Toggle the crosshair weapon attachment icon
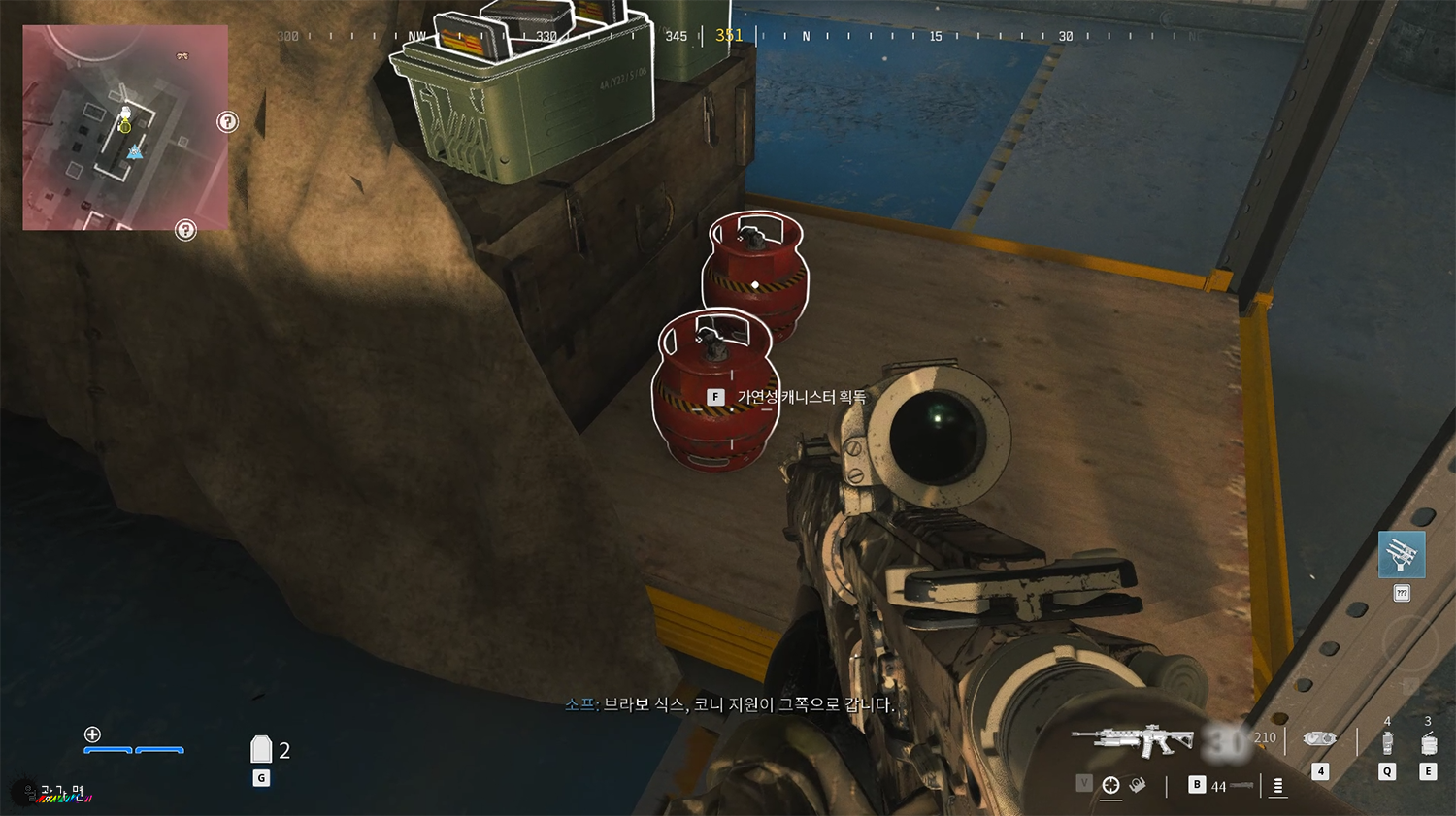 click(1111, 785)
